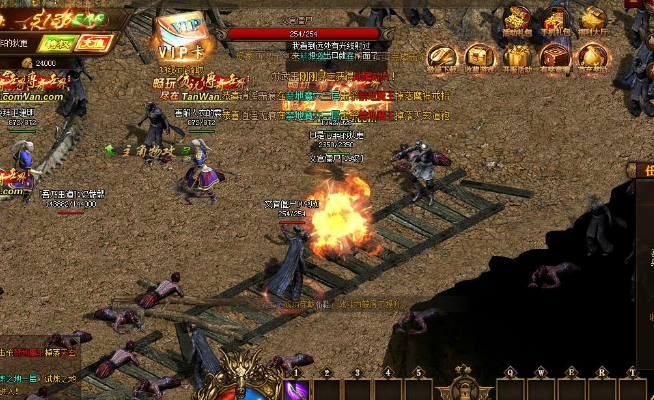The height and width of the screenshot is (400, 654).
Task: Open the red treasure chest icon
Action: (x=555, y=57)
